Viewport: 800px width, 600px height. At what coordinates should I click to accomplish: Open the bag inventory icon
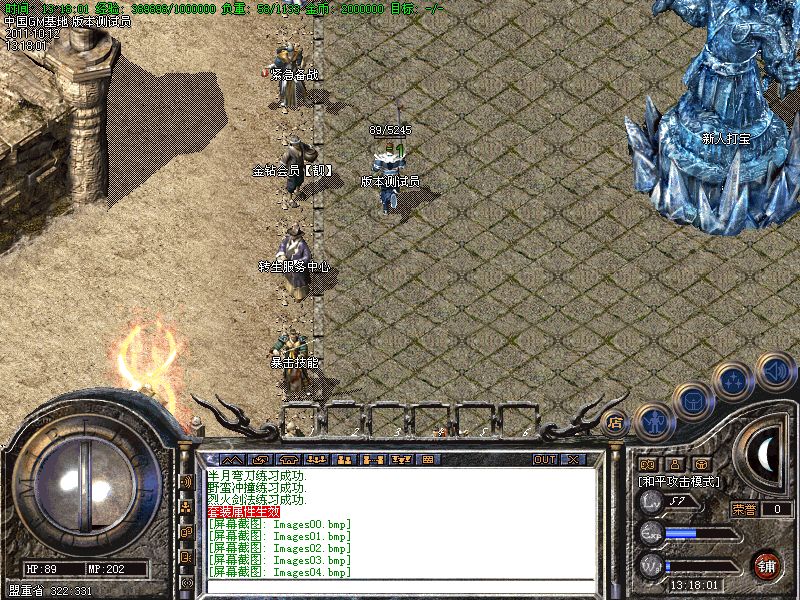[693, 399]
